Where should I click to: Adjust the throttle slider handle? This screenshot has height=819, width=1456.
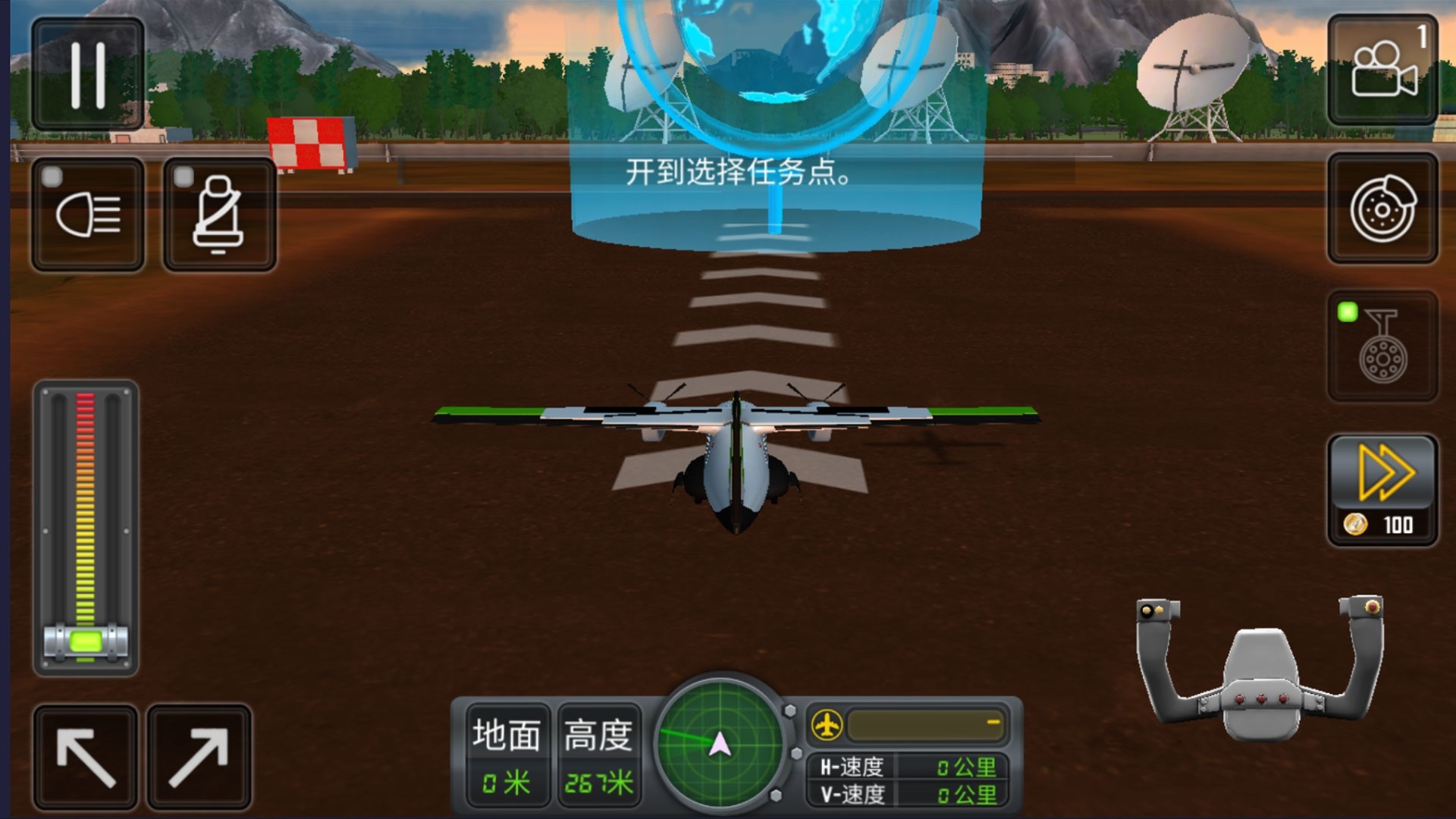coord(86,641)
